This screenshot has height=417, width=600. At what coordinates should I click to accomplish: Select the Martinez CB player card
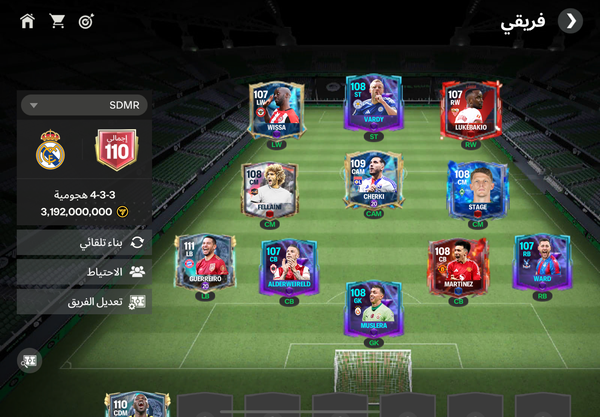458,266
